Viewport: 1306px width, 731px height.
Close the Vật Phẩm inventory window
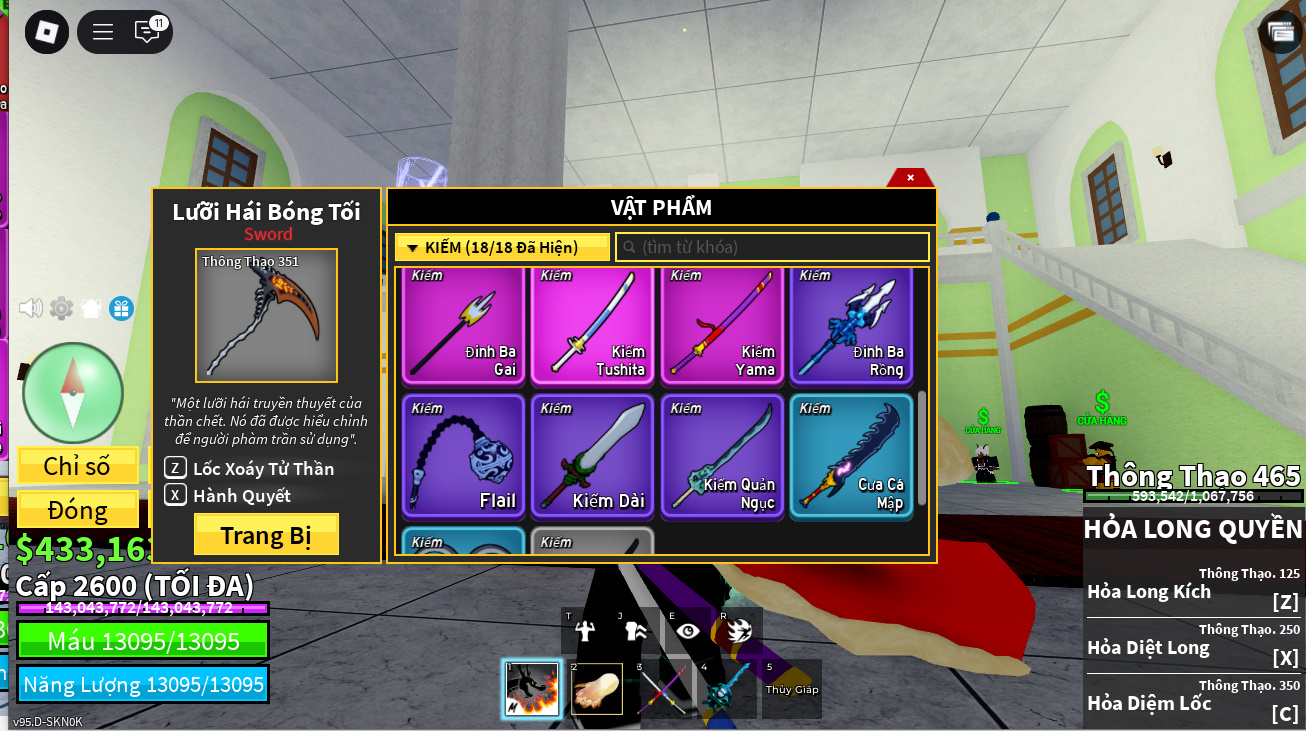pos(910,177)
